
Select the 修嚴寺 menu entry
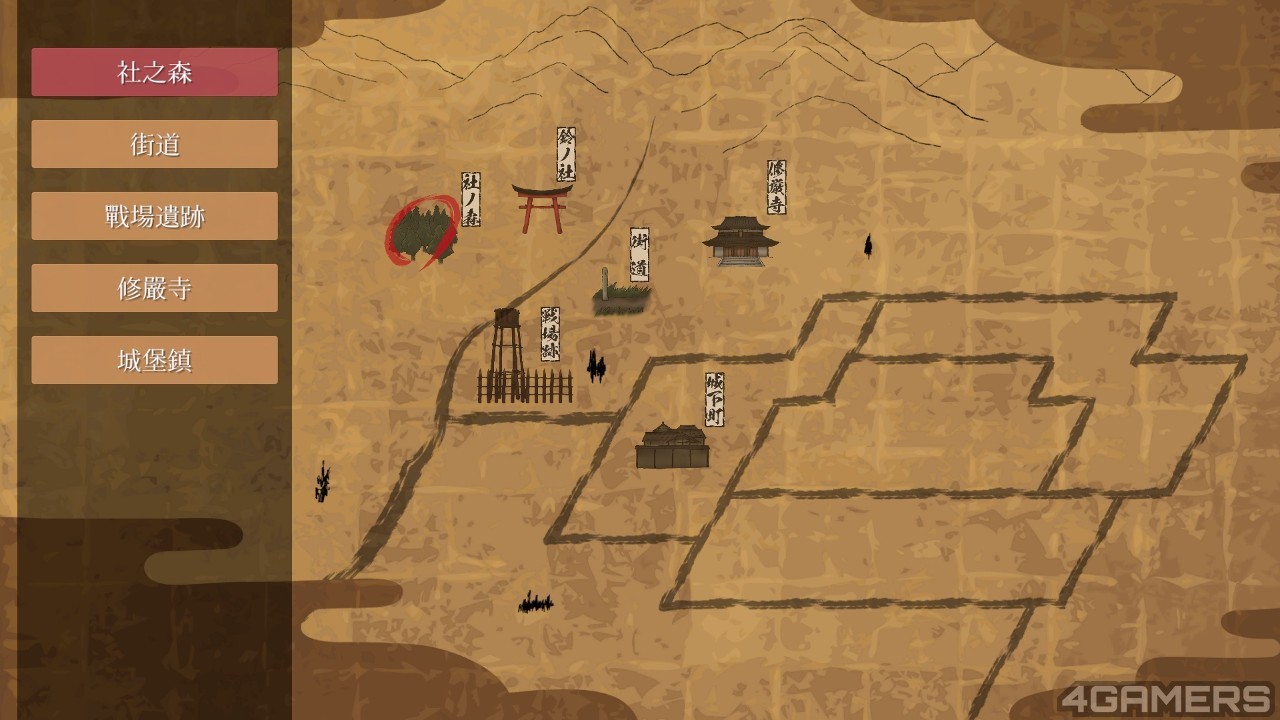tap(154, 288)
